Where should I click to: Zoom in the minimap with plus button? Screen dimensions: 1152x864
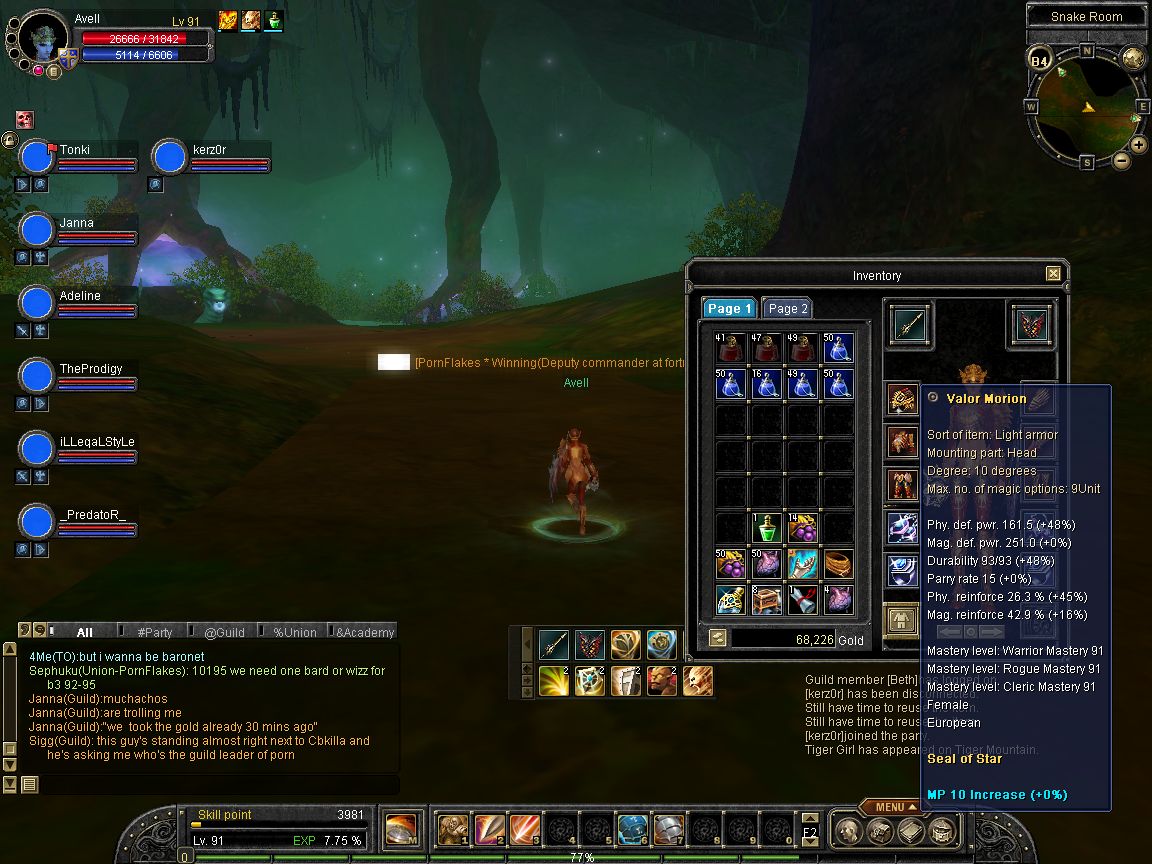(1139, 144)
